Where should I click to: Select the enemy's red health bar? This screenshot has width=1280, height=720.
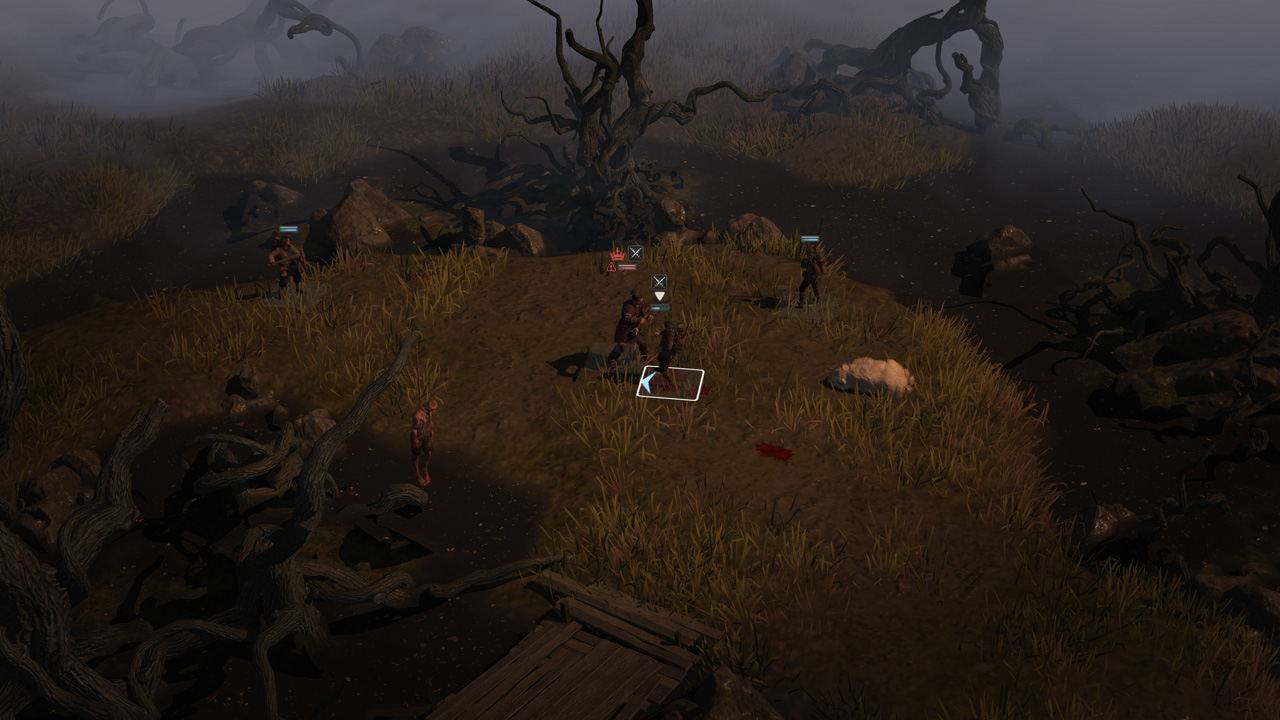pos(626,265)
